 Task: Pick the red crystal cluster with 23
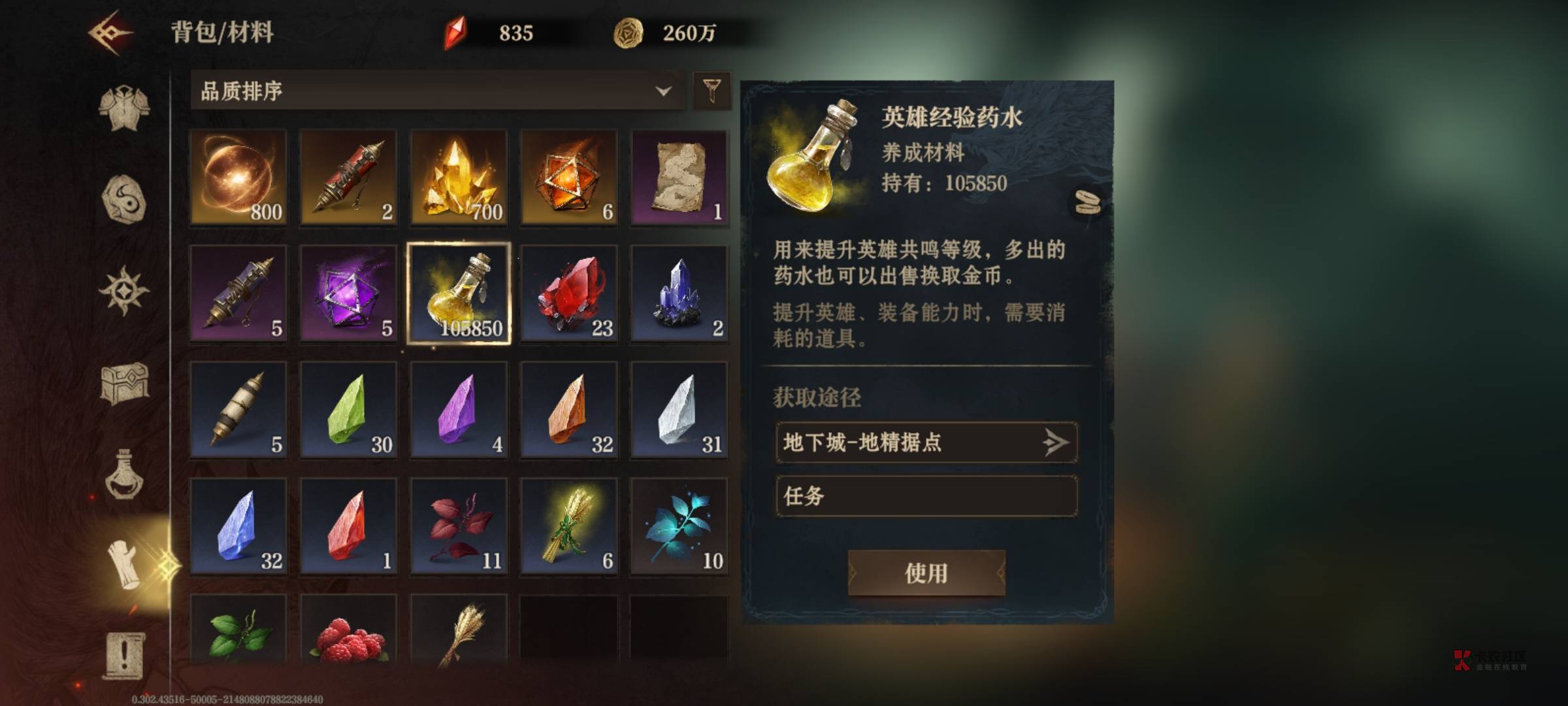[569, 294]
